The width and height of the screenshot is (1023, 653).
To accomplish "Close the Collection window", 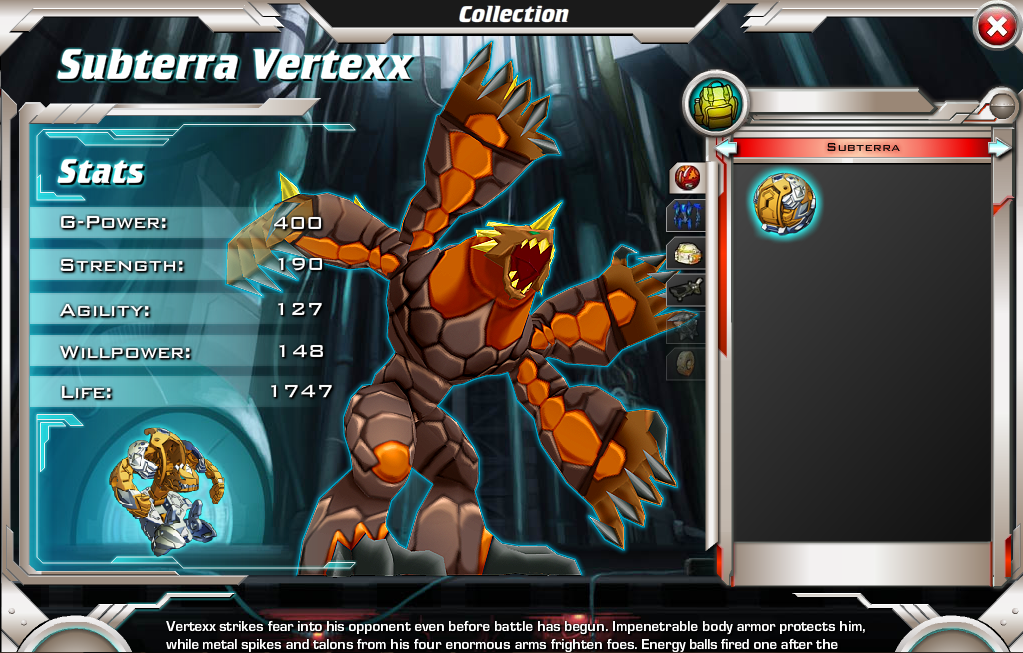I will click(x=996, y=28).
